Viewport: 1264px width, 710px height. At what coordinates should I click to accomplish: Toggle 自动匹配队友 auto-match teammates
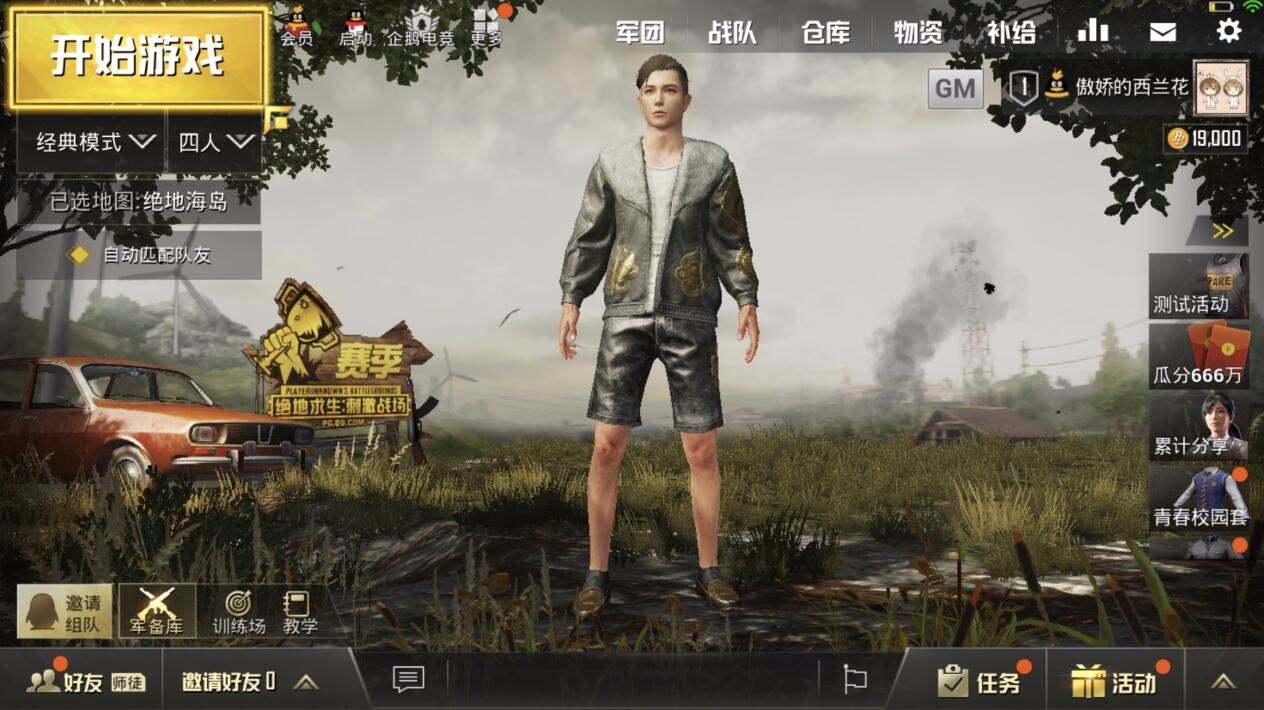coord(140,255)
